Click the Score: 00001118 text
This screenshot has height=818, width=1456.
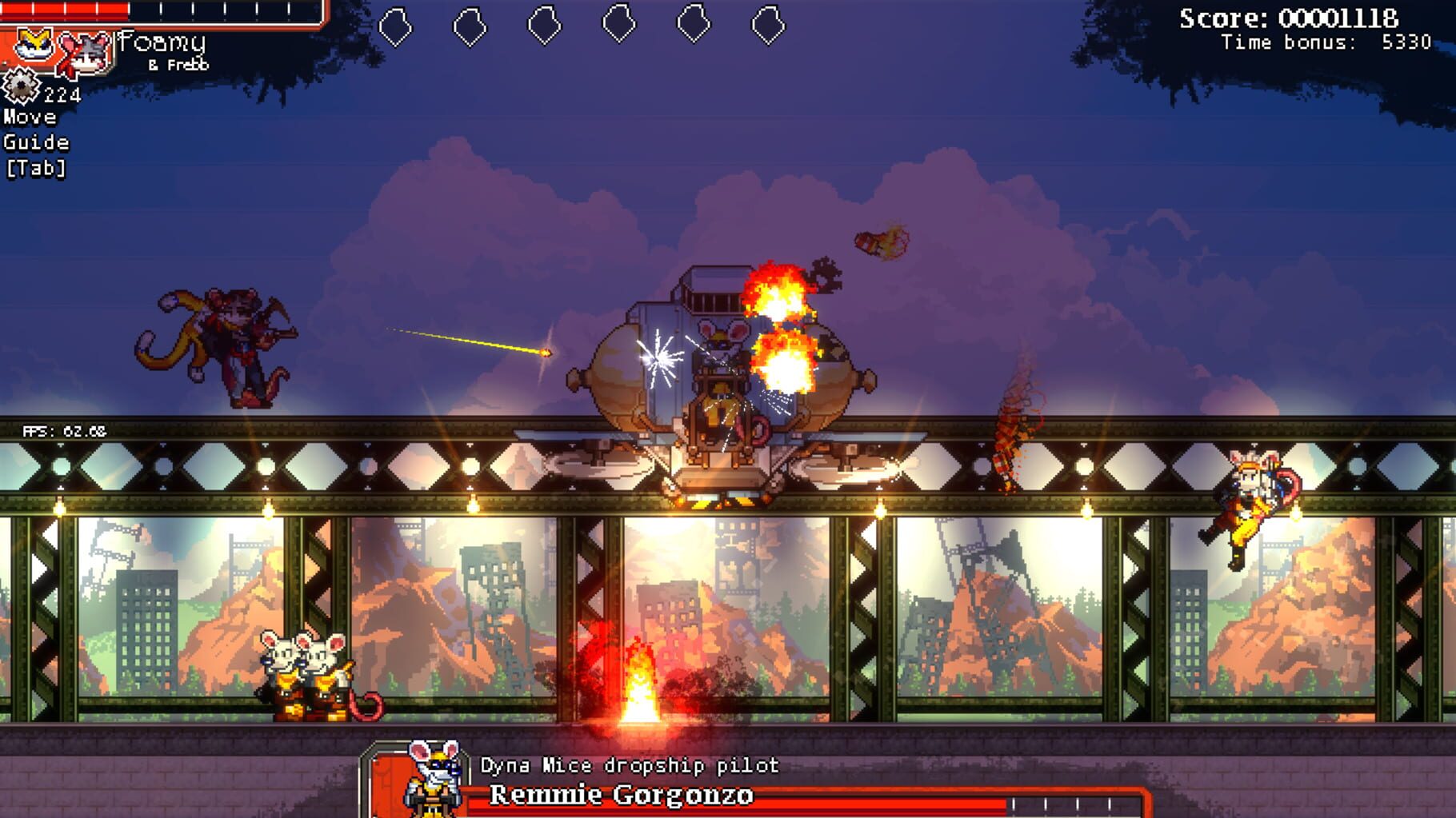click(1298, 19)
